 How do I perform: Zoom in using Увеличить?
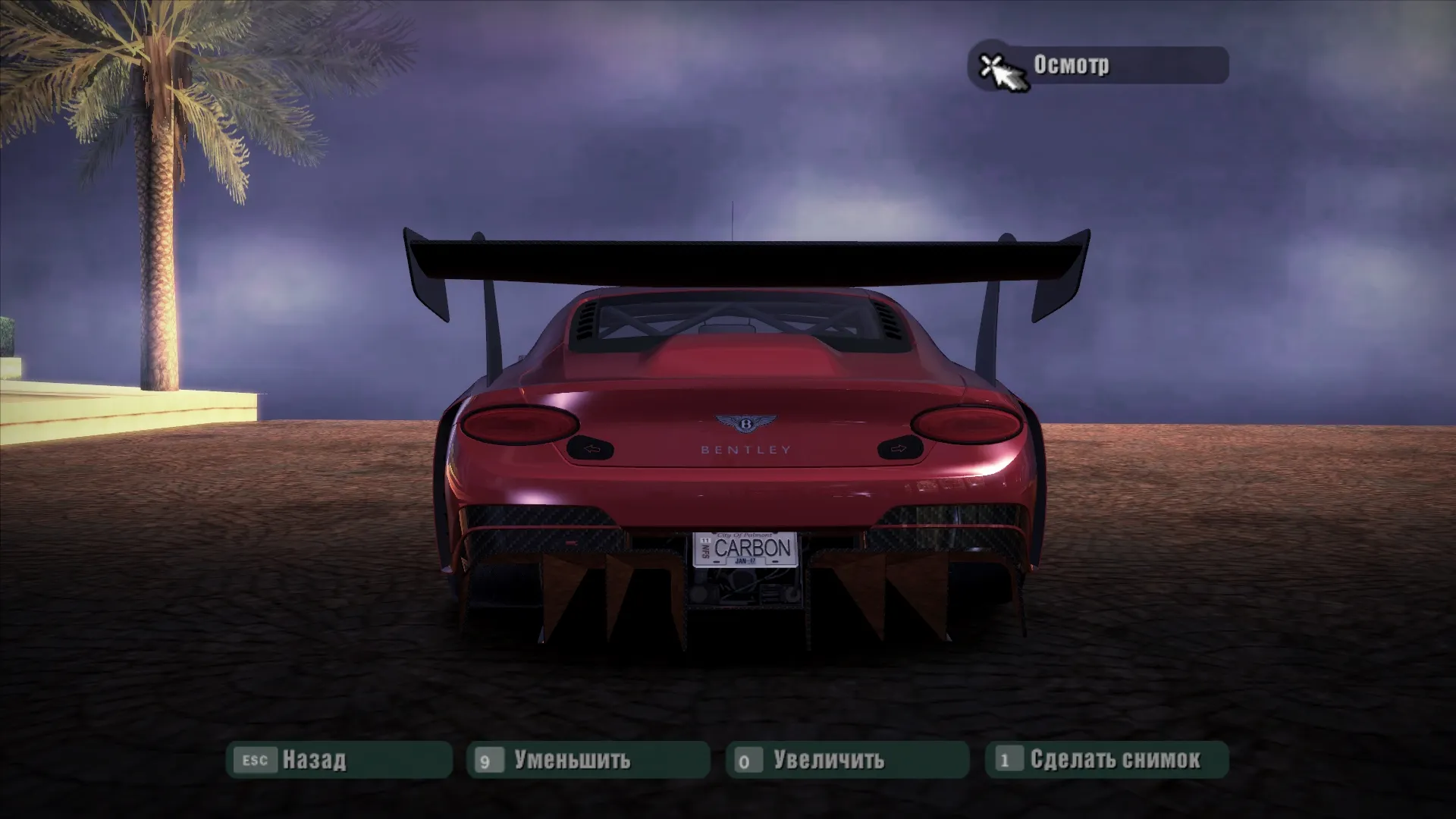point(847,759)
